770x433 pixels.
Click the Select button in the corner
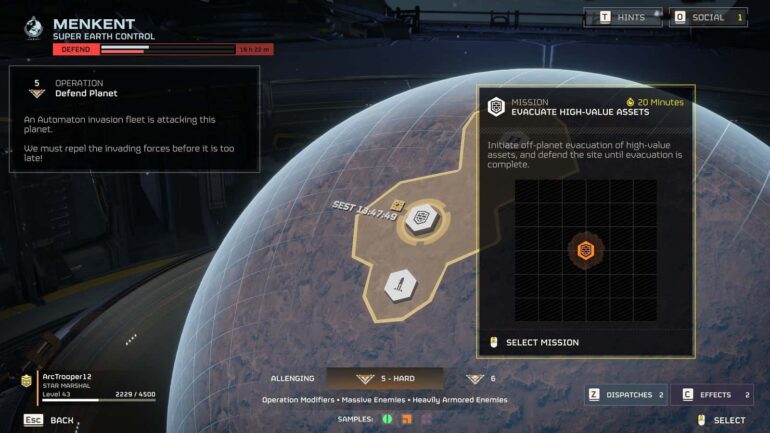[x=722, y=420]
